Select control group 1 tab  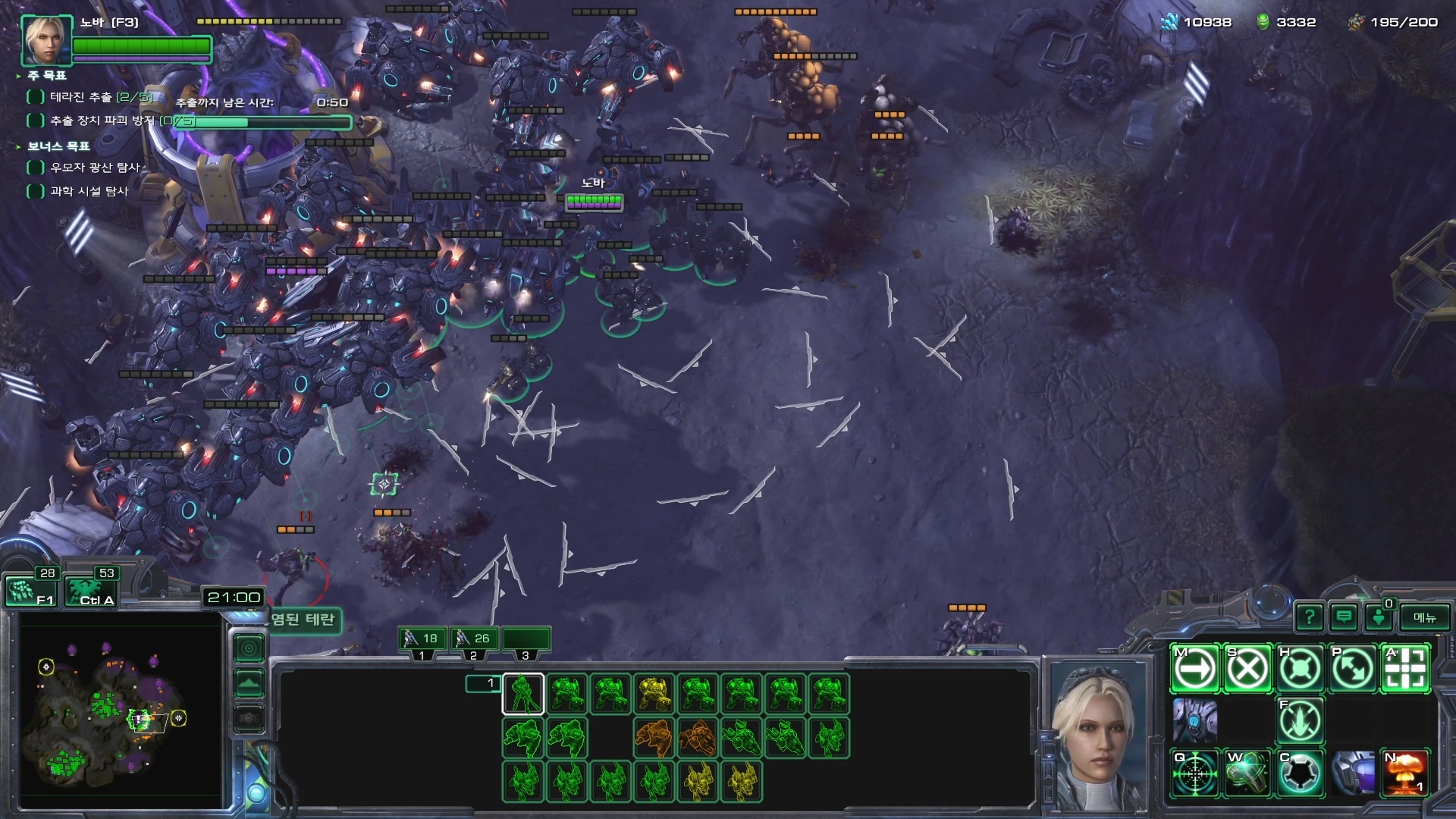(422, 641)
